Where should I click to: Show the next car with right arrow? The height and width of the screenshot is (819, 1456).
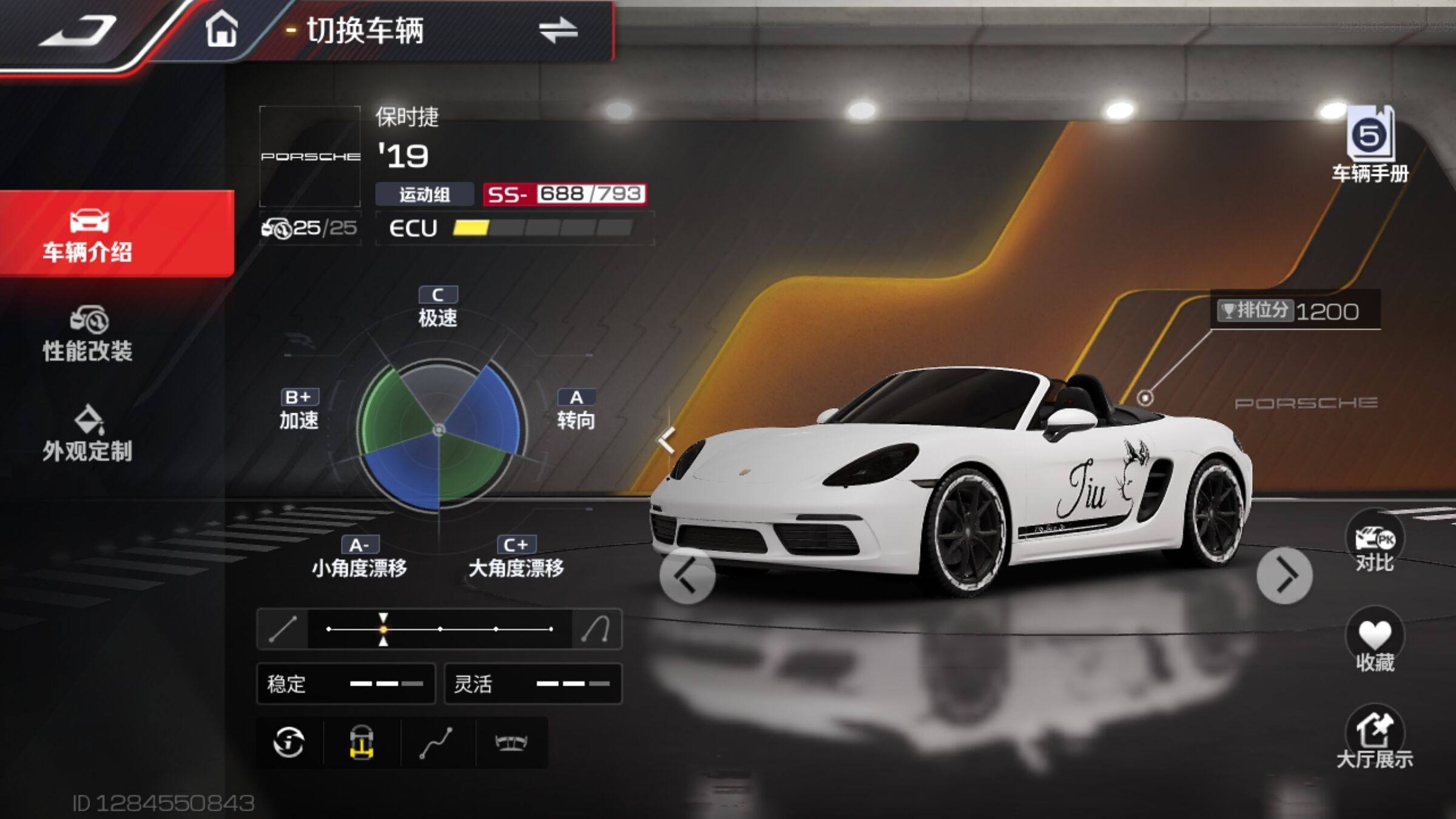click(x=1284, y=576)
